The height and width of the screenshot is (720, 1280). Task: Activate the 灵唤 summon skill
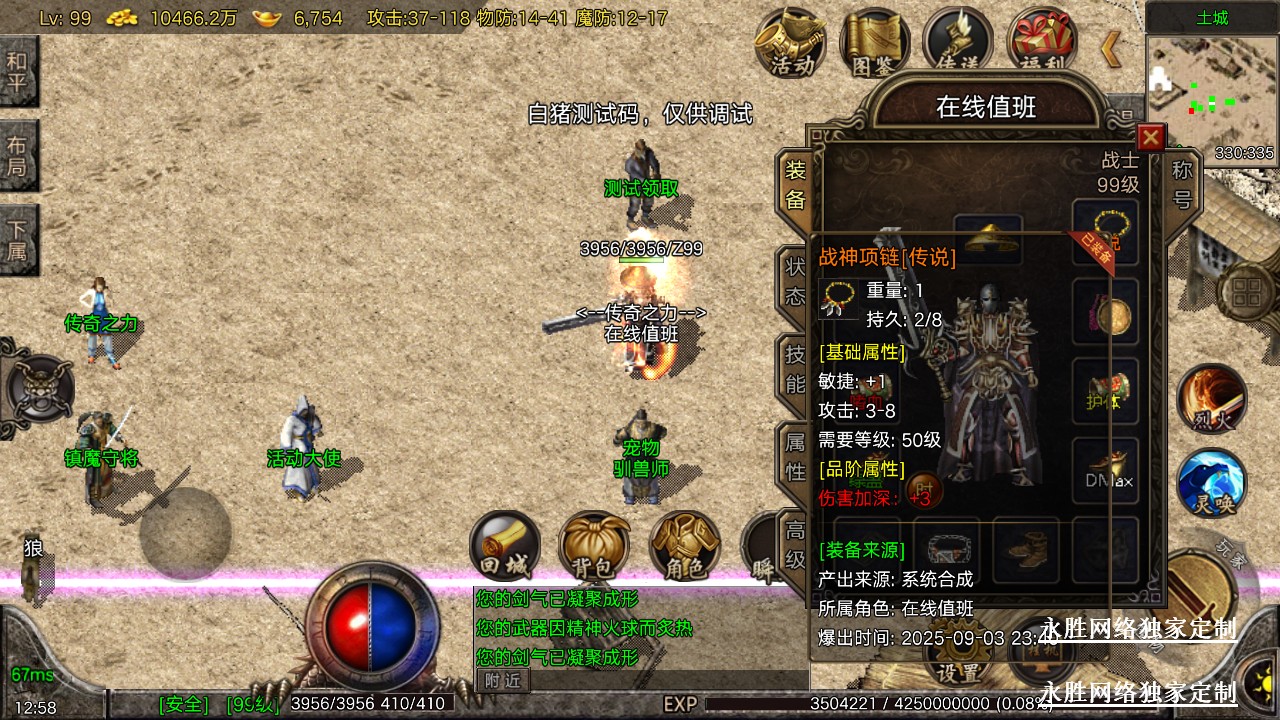[x=1211, y=483]
